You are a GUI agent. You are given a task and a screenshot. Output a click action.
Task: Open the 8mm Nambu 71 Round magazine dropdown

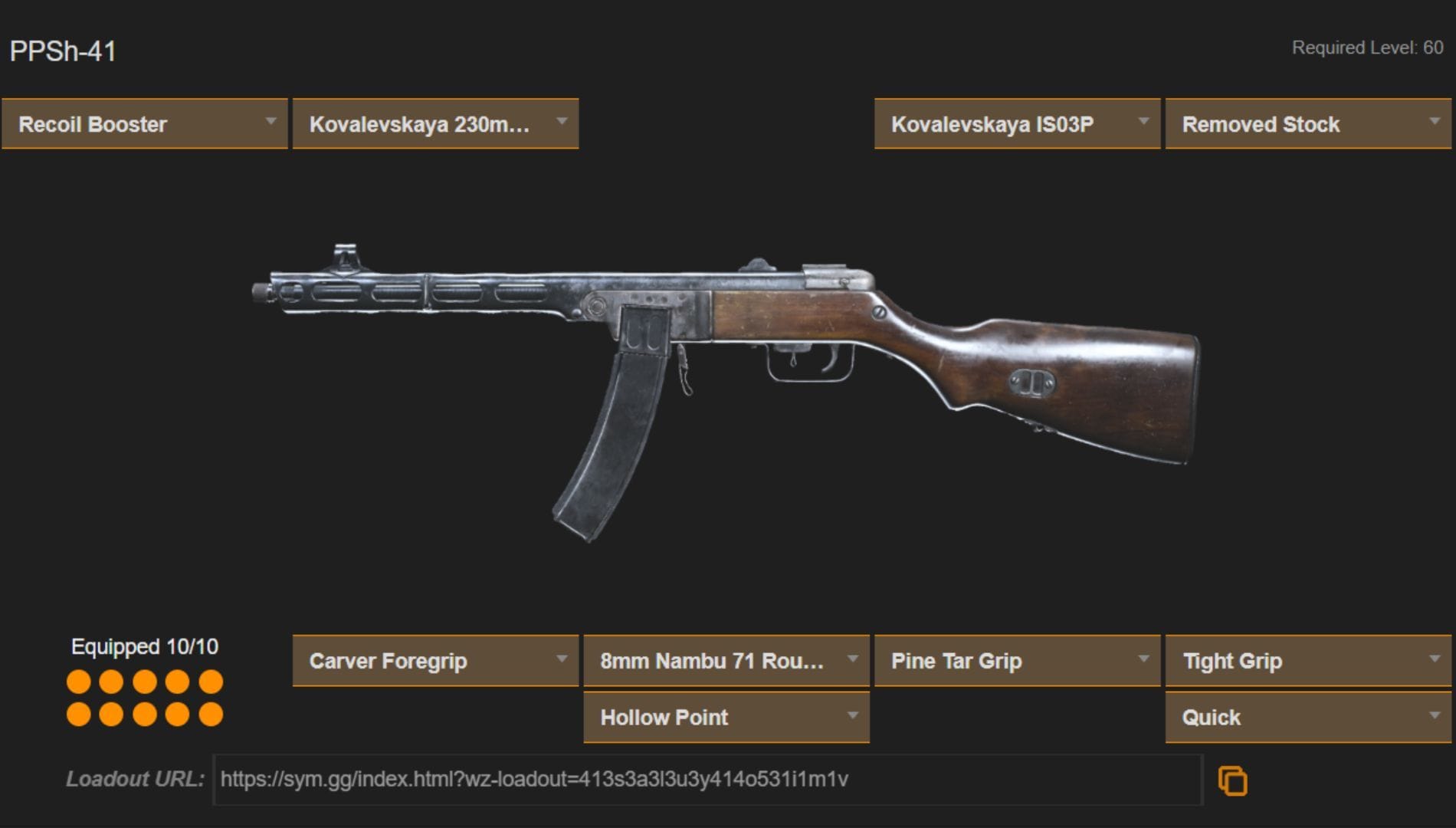pos(725,660)
